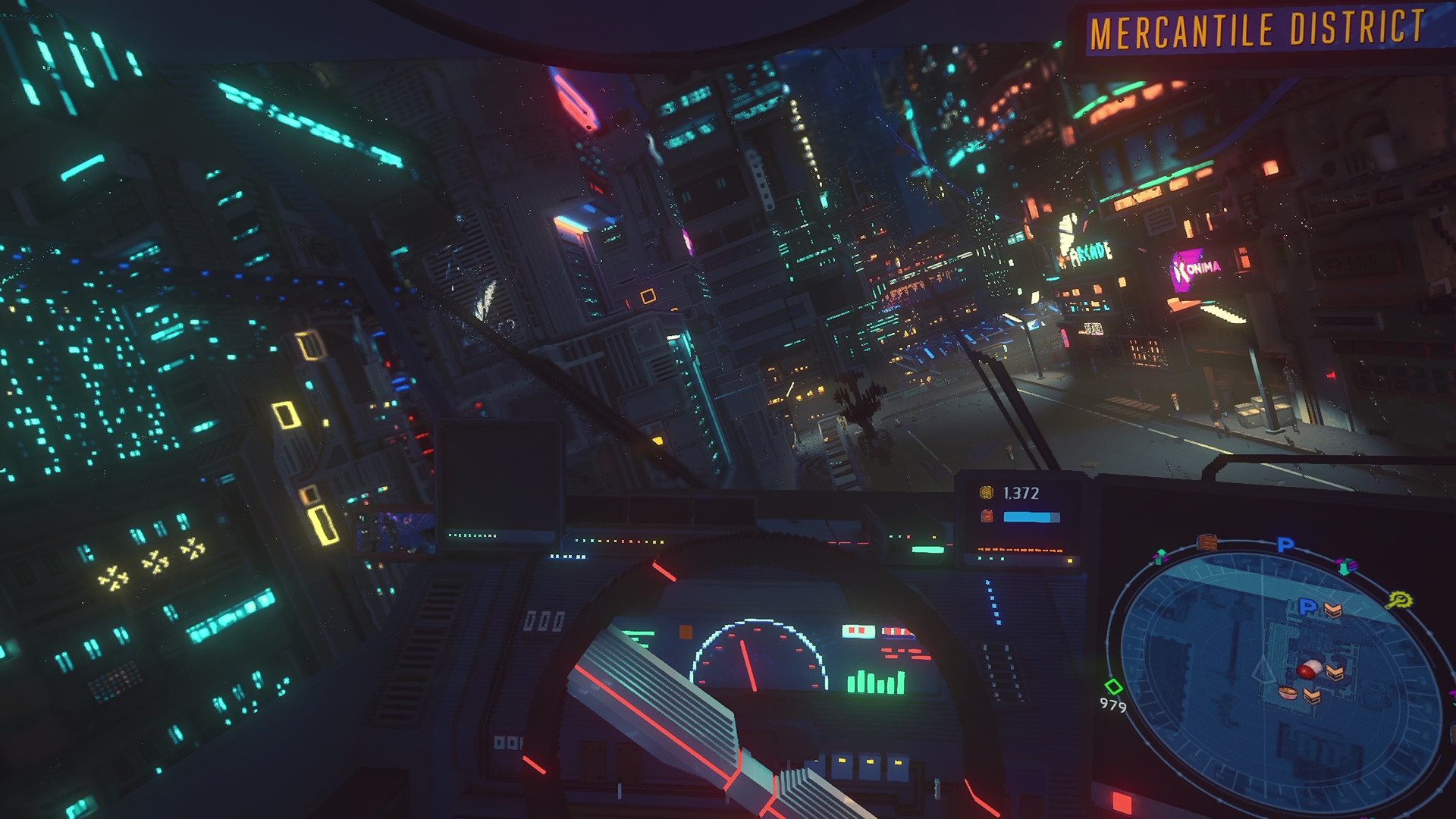Select the orange fuel cell icon beside blue bar
This screenshot has height=819, width=1456.
pyautogui.click(x=987, y=516)
